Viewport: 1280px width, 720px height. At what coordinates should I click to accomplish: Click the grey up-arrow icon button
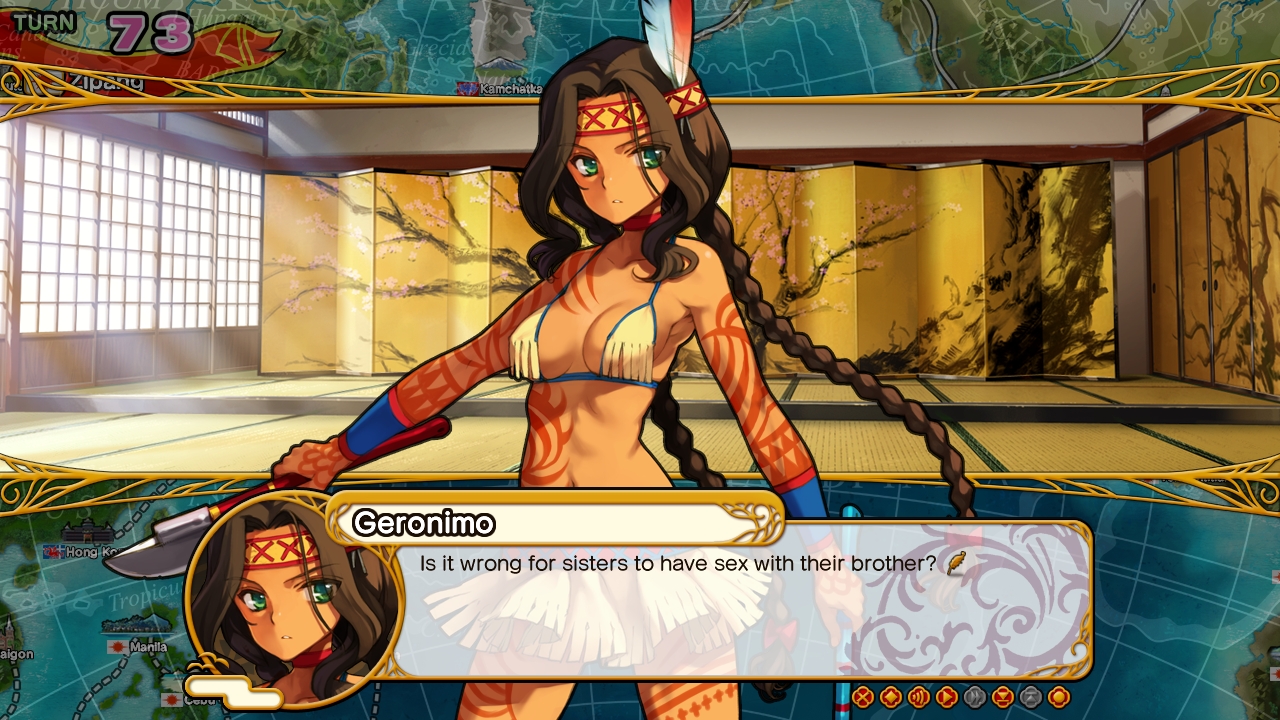point(1031,697)
